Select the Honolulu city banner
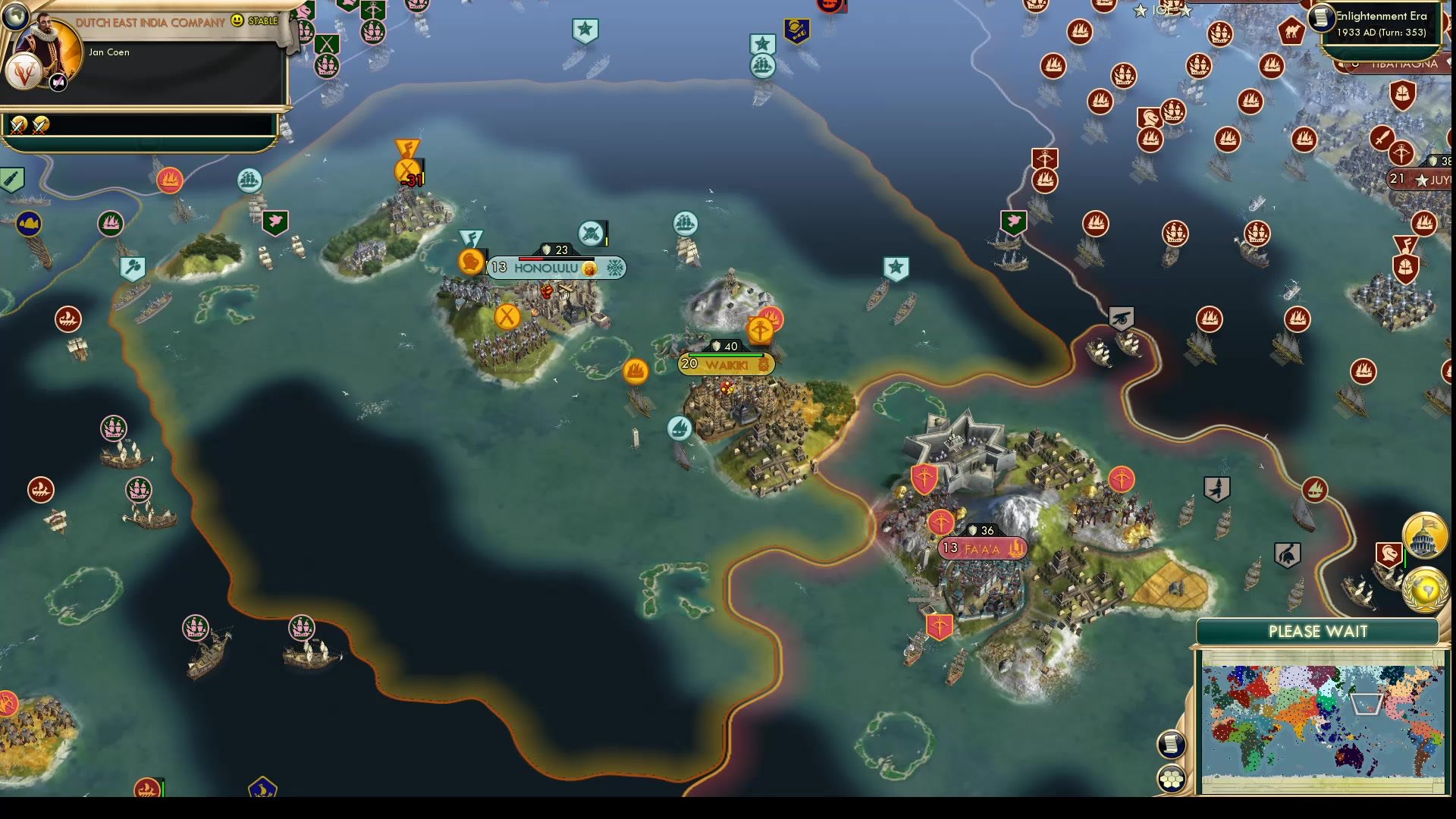Image resolution: width=1456 pixels, height=819 pixels. coord(557,266)
